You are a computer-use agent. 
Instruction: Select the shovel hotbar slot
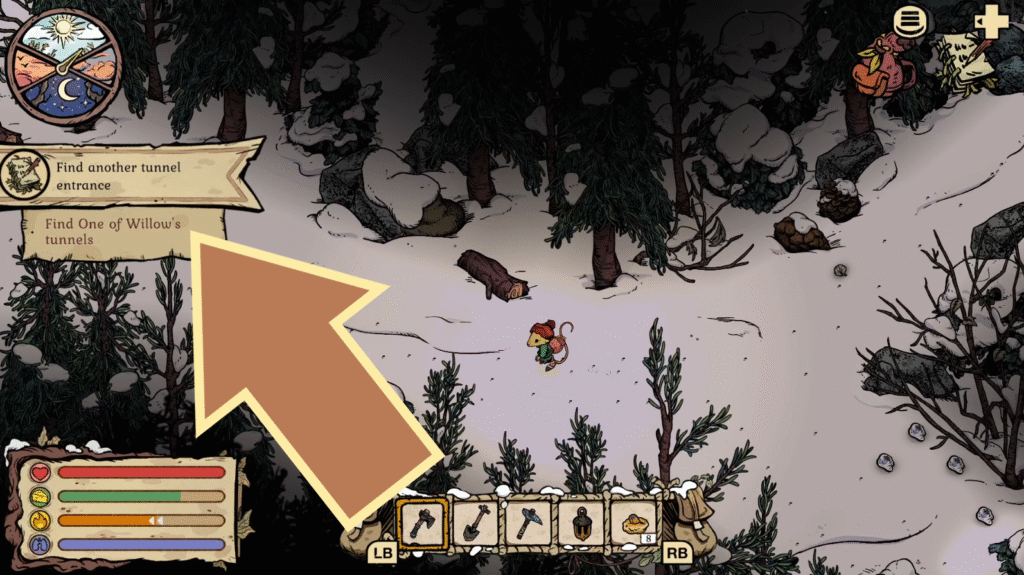(475, 522)
